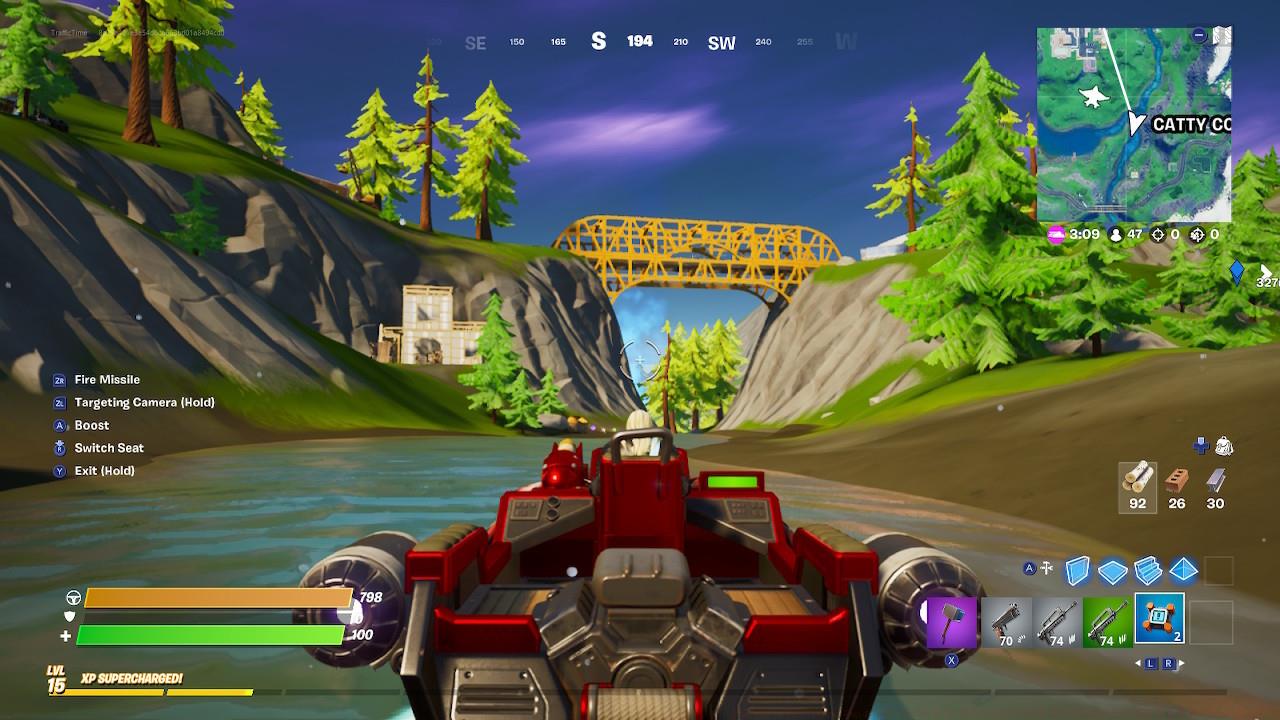Viewport: 1280px width, 720px height.
Task: Select the drone trap item showing 2
Action: (1160, 618)
